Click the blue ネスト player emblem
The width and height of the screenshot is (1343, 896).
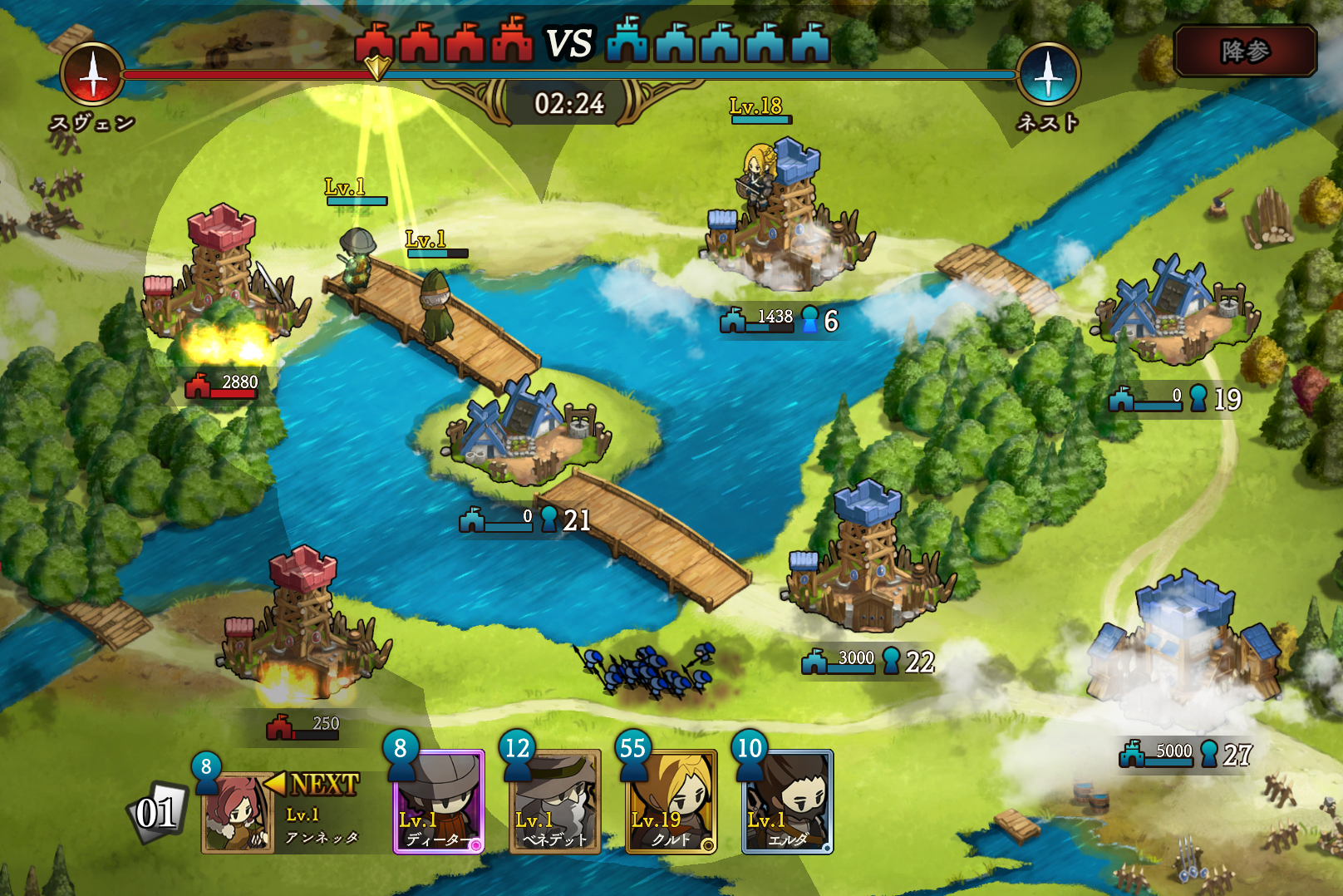pyautogui.click(x=1048, y=74)
